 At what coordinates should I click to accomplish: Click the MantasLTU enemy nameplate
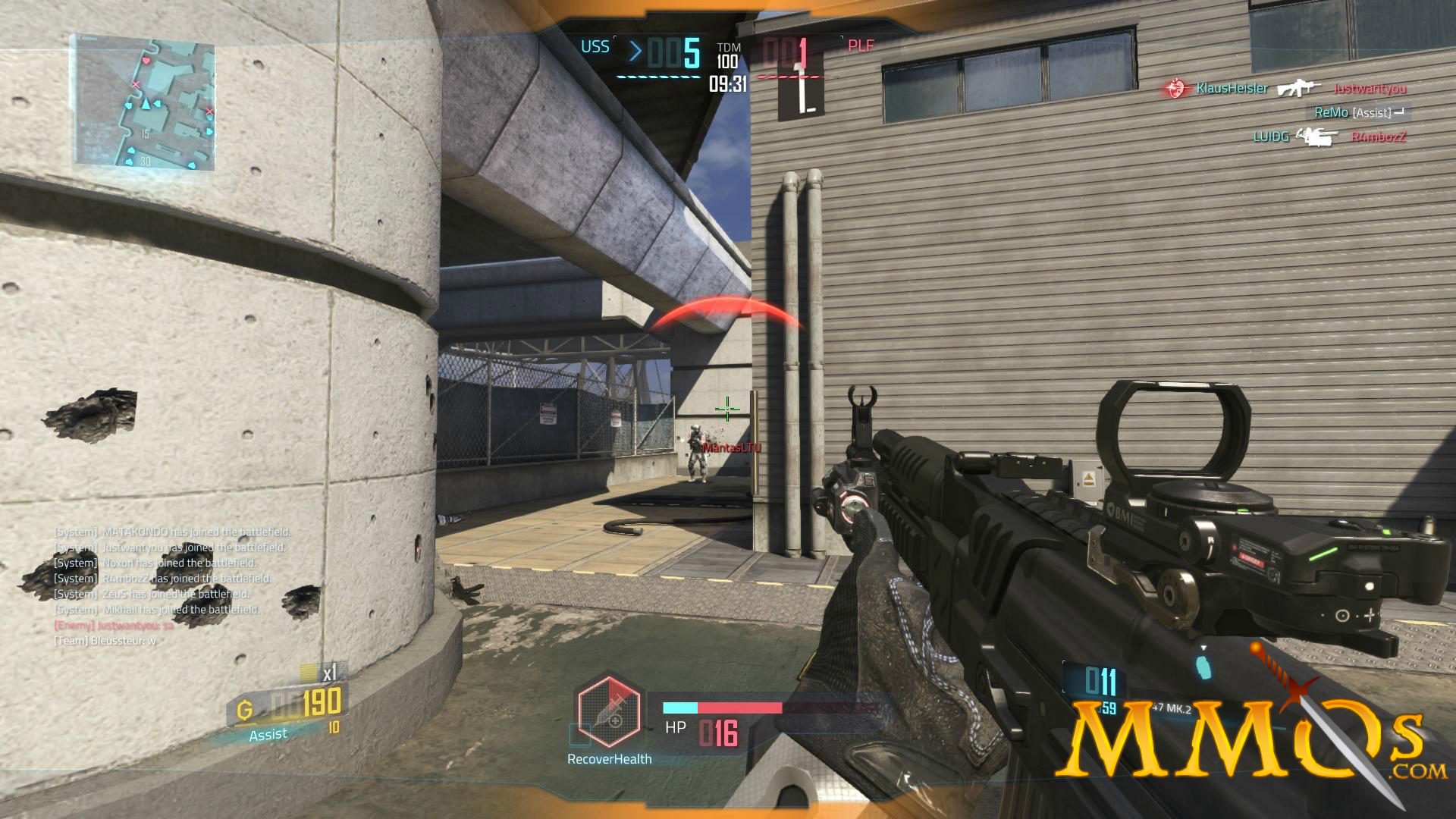[x=730, y=448]
